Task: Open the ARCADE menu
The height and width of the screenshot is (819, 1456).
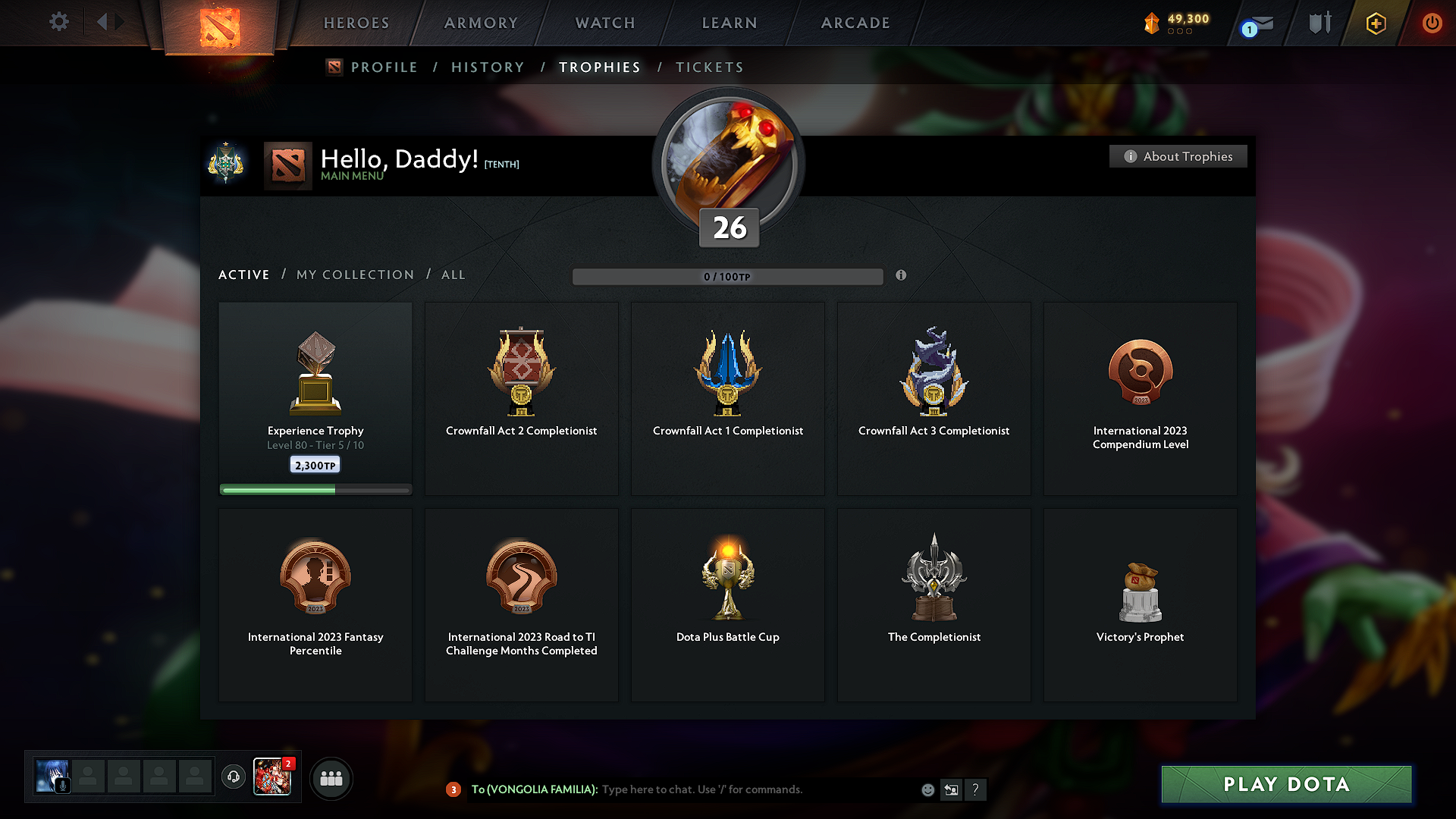Action: pos(855,23)
